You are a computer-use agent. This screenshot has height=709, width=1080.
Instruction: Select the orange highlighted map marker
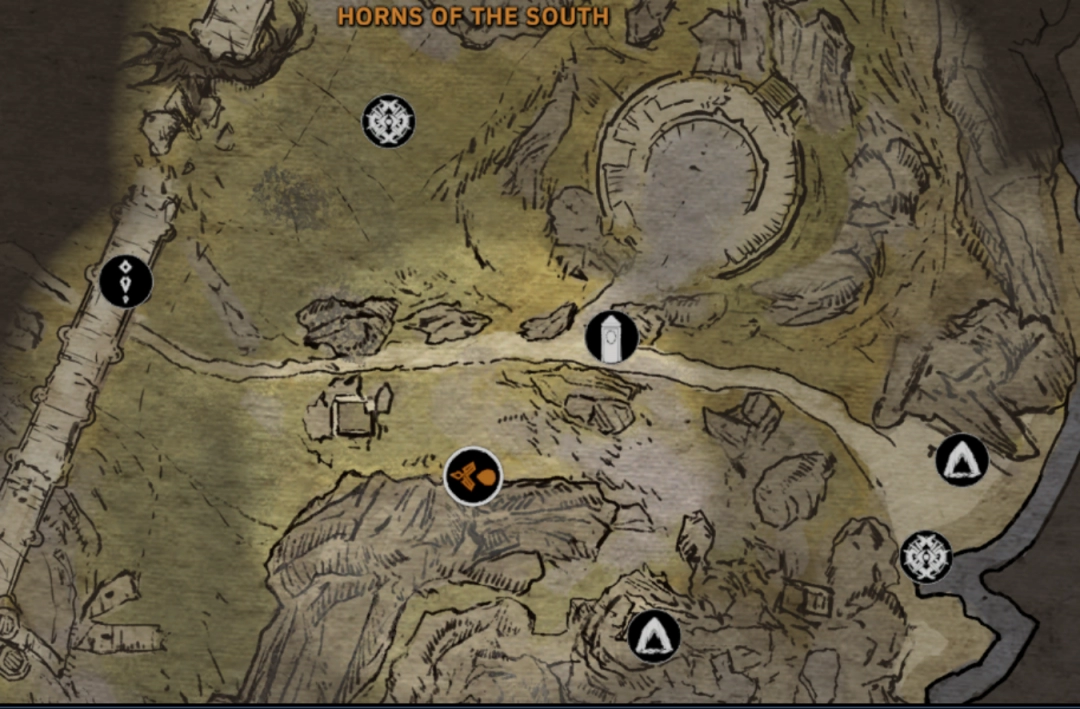[472, 477]
